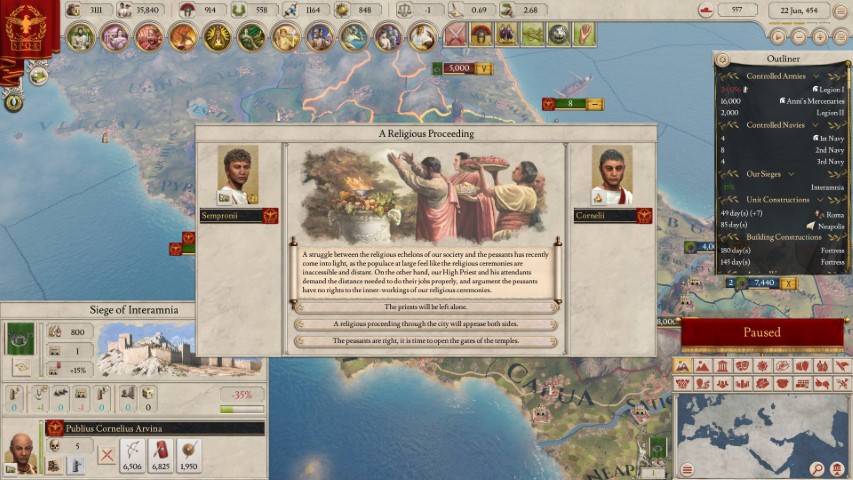Click the red X button beside the commander
The width and height of the screenshot is (853, 480).
(106, 455)
